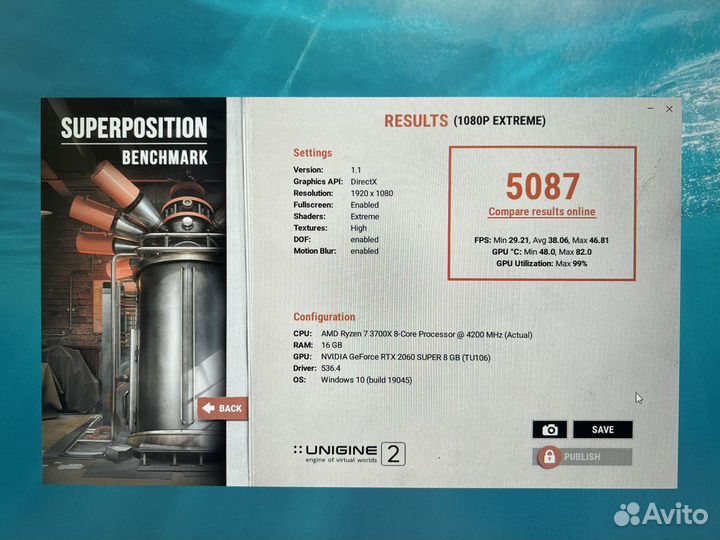Open the Compare results online link
Viewport: 720px width, 540px height.
point(541,212)
